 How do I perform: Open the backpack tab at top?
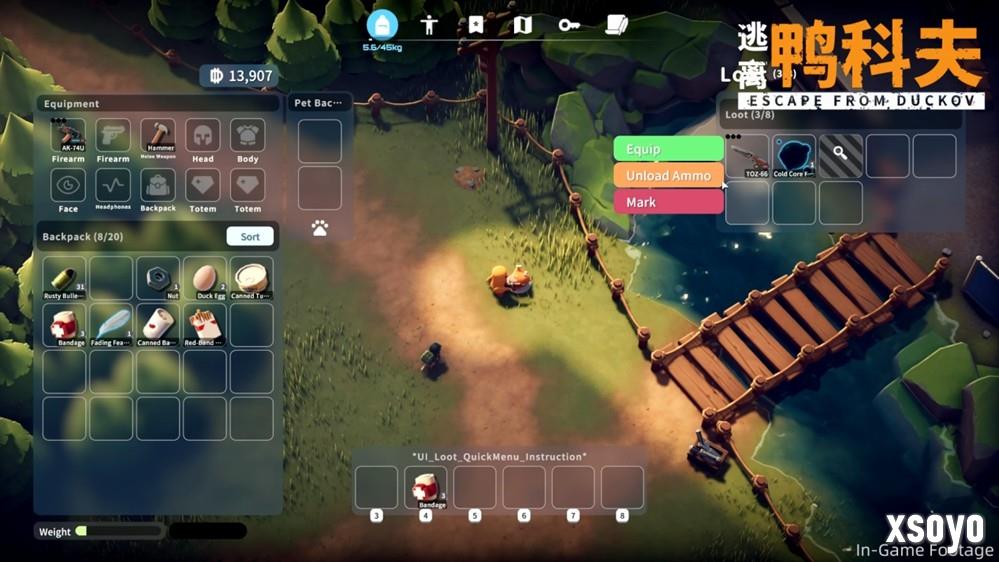coord(382,25)
